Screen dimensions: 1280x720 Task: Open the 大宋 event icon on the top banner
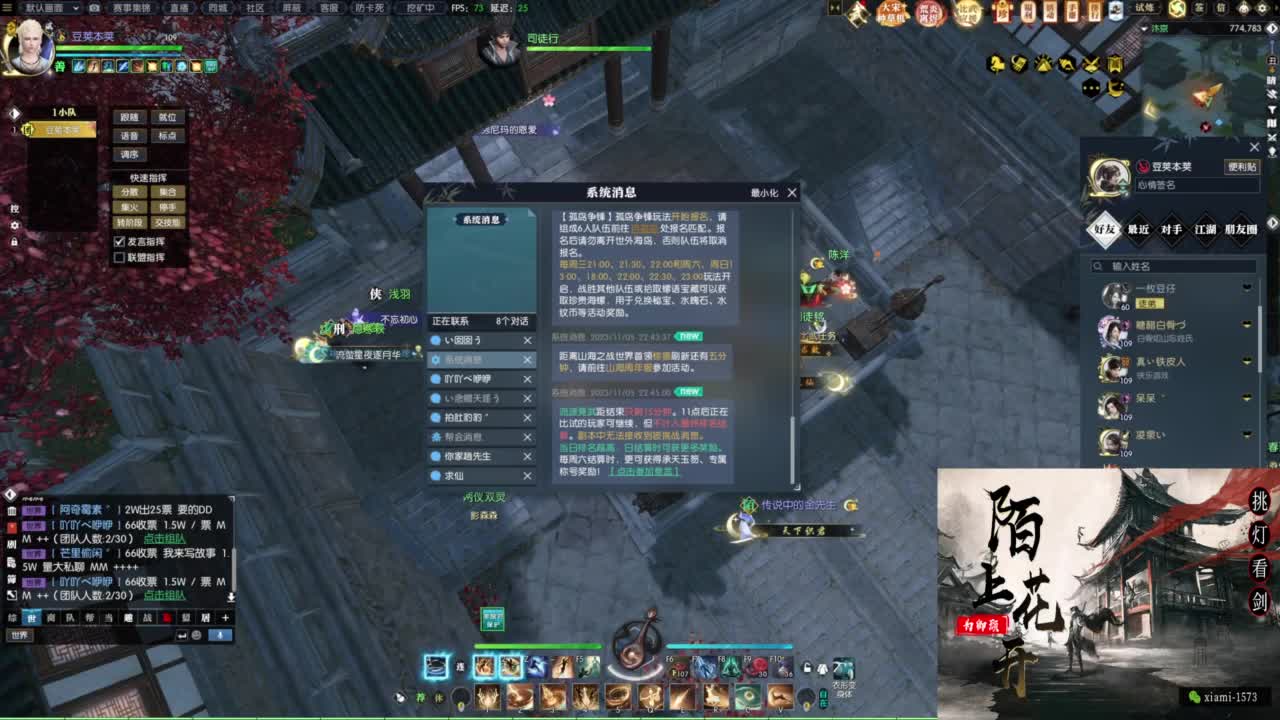890,11
